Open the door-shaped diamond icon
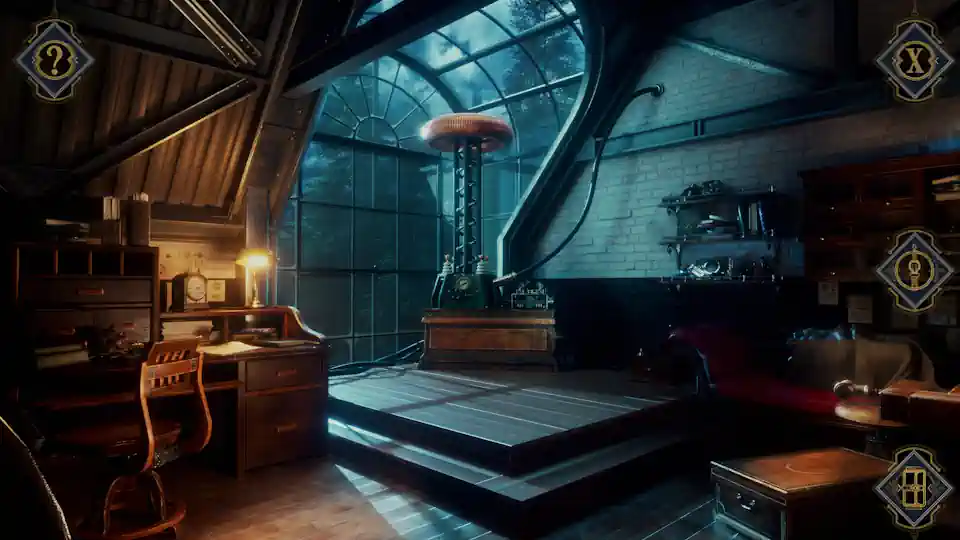 tap(912, 487)
